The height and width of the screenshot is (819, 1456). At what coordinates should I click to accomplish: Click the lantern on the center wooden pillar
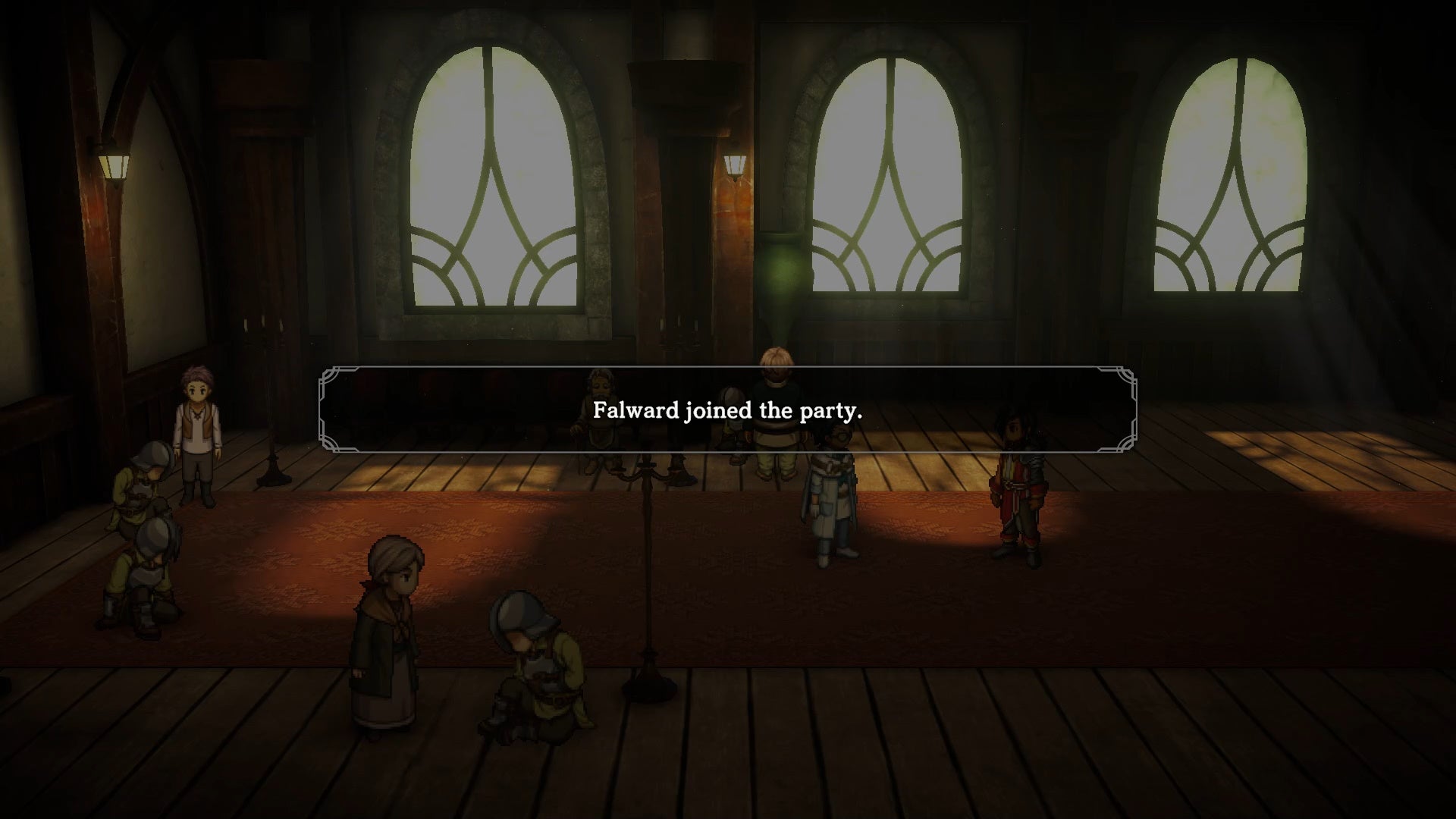click(x=733, y=163)
